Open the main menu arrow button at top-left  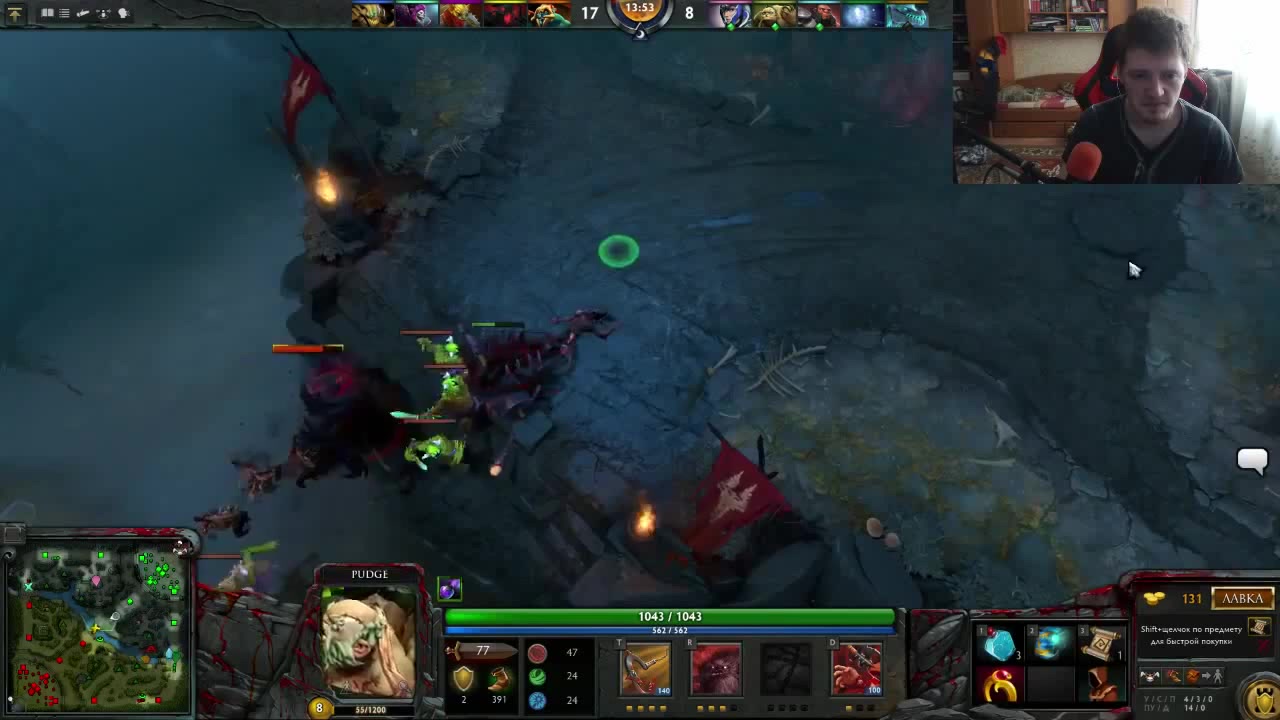coord(14,13)
